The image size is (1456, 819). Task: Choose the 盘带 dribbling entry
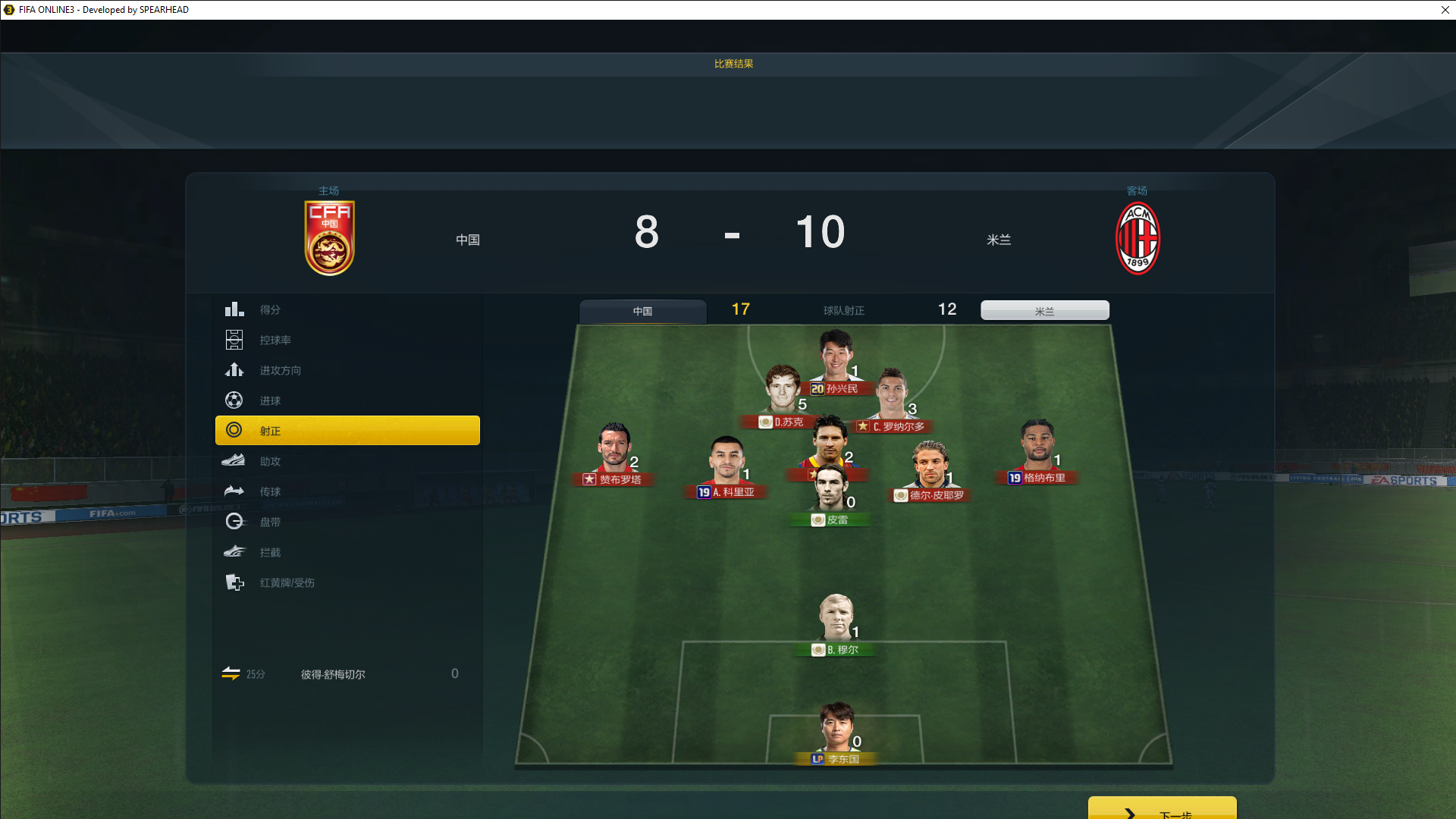pos(270,522)
